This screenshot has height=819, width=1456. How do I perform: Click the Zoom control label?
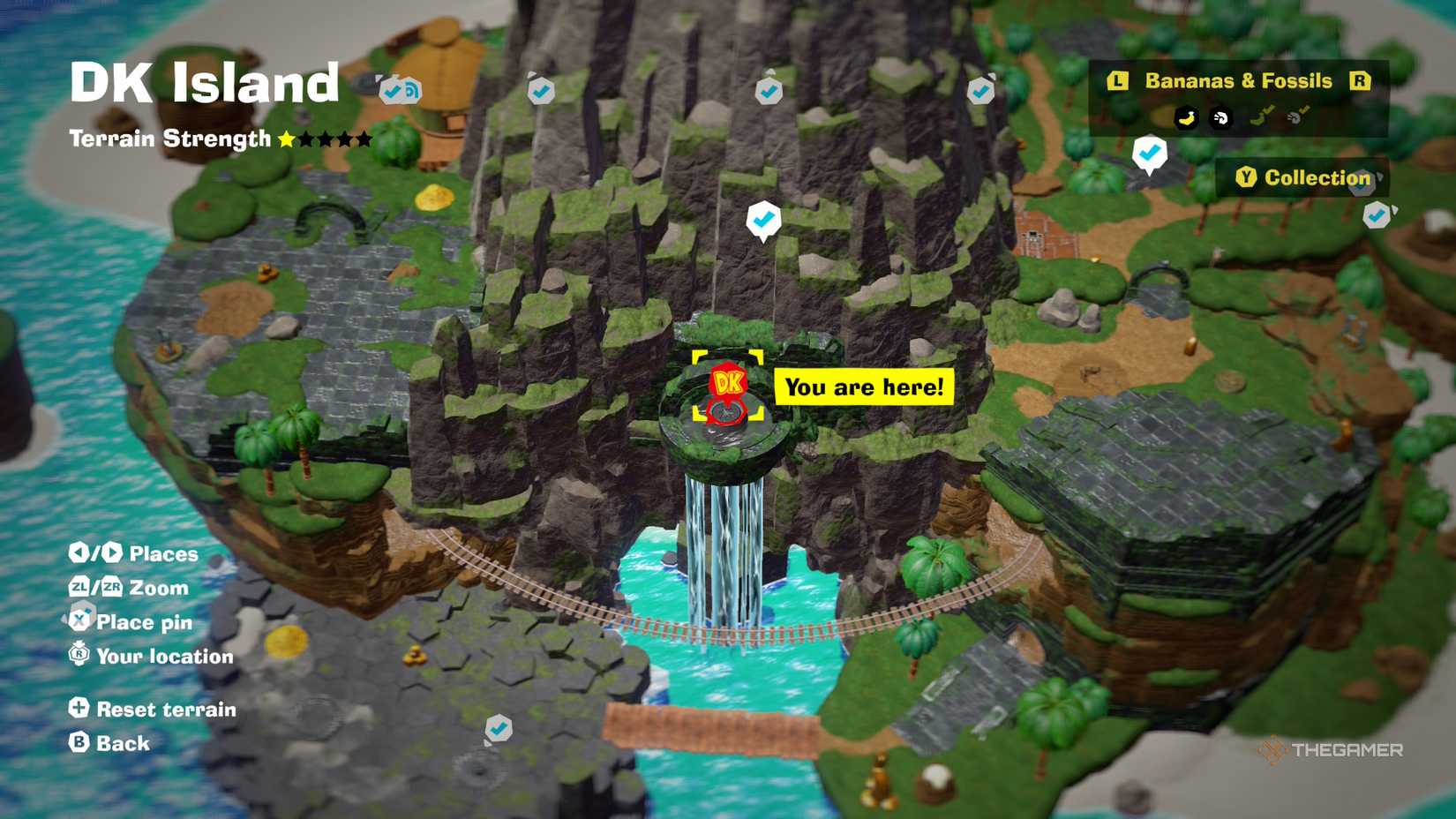point(157,588)
